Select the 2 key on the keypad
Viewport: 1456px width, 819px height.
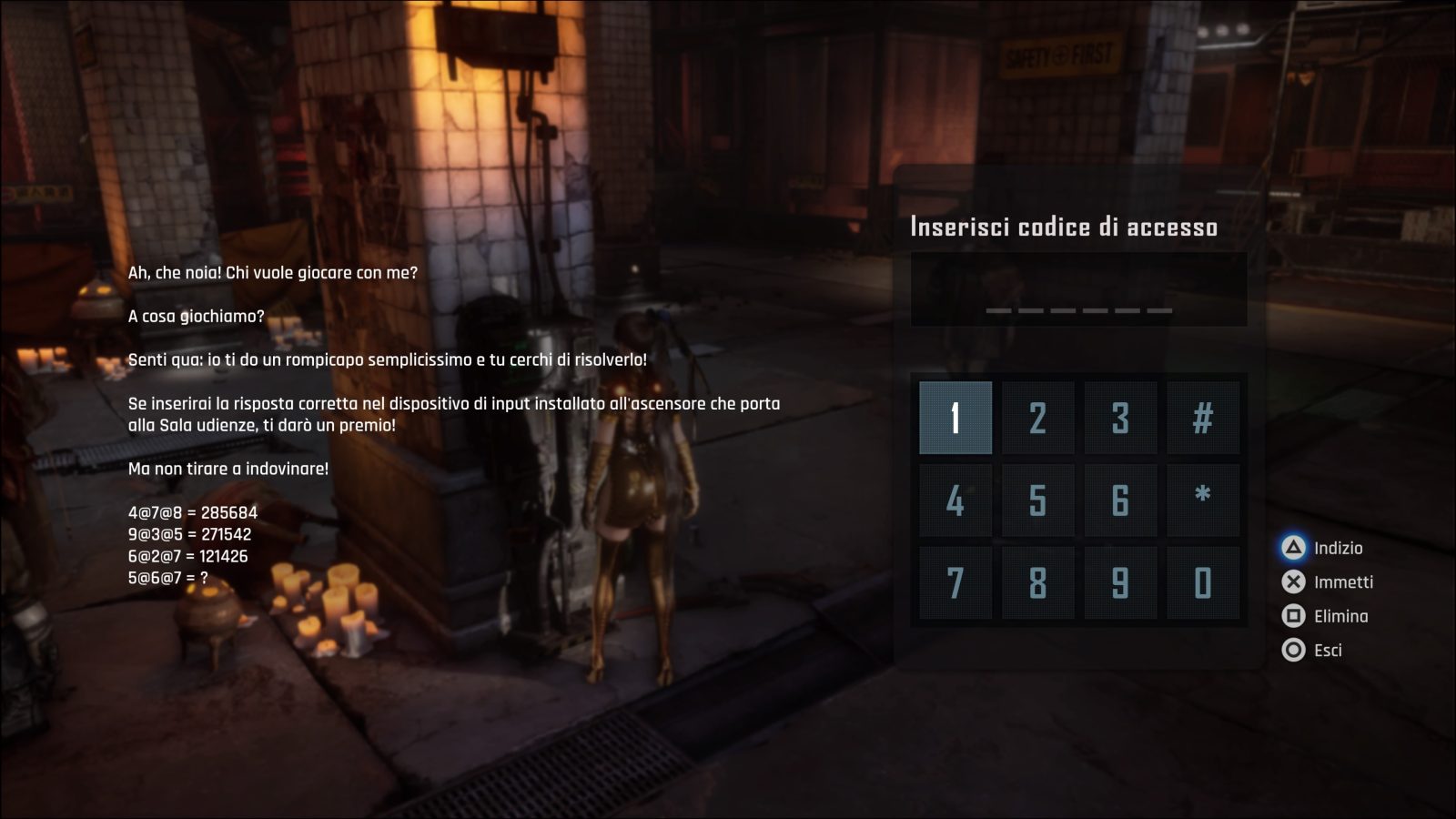tap(1037, 418)
